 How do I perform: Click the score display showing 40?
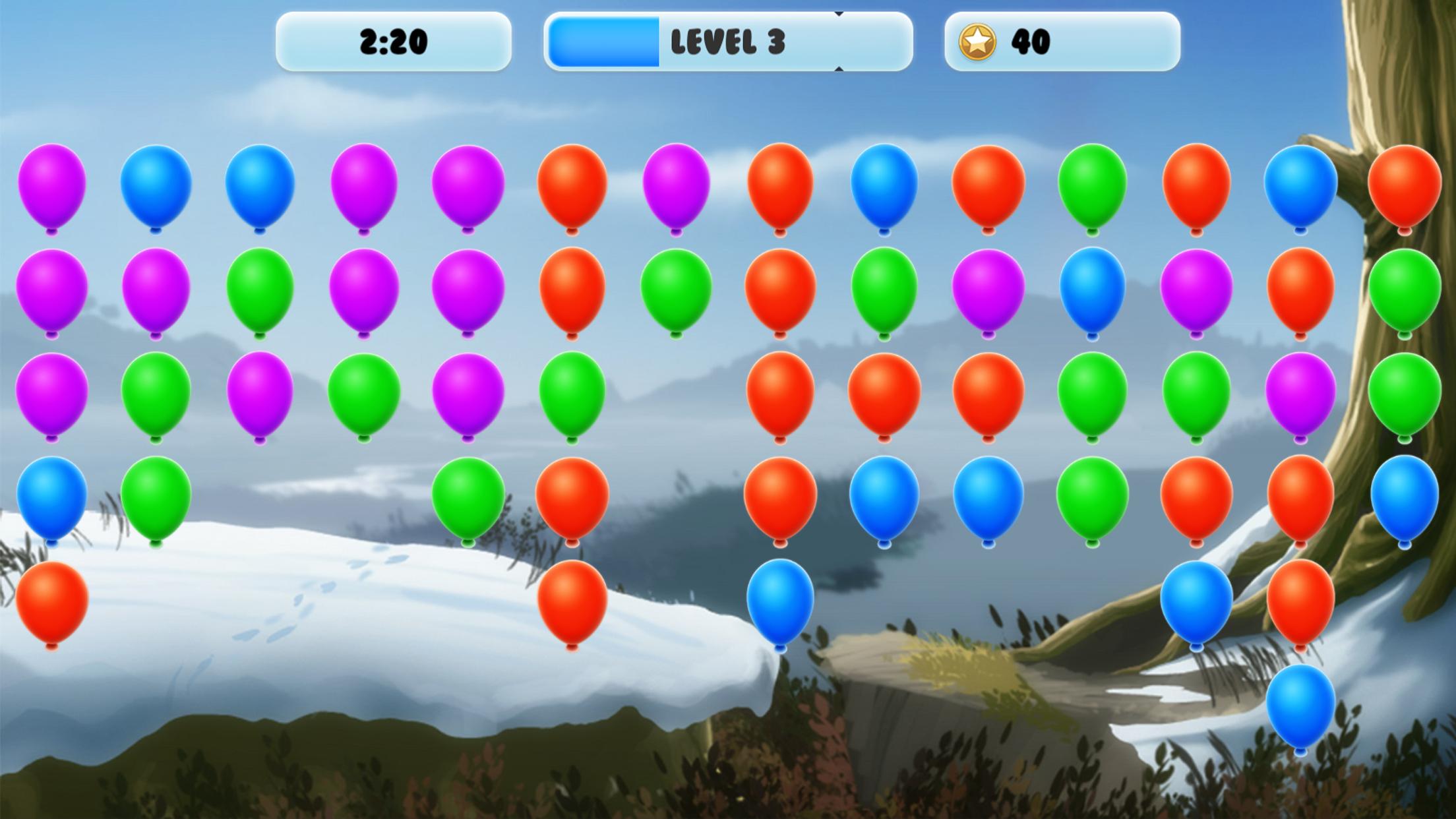click(x=1032, y=42)
